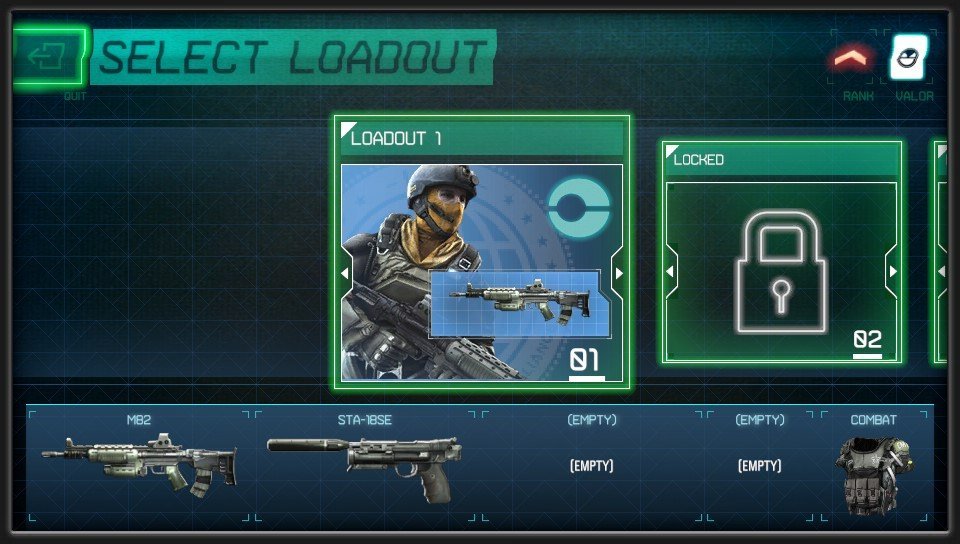Click Loadout 1's right arrow

pos(618,272)
